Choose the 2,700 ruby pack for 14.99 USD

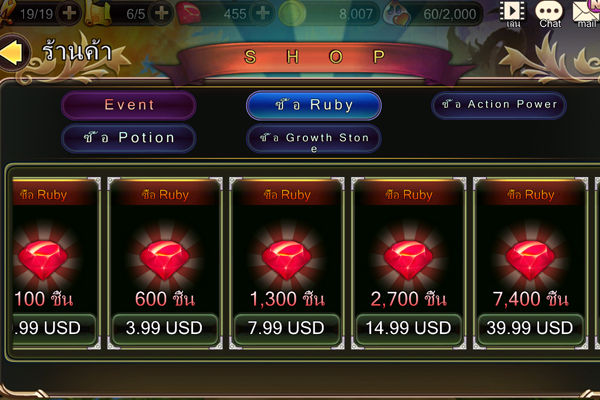point(410,327)
